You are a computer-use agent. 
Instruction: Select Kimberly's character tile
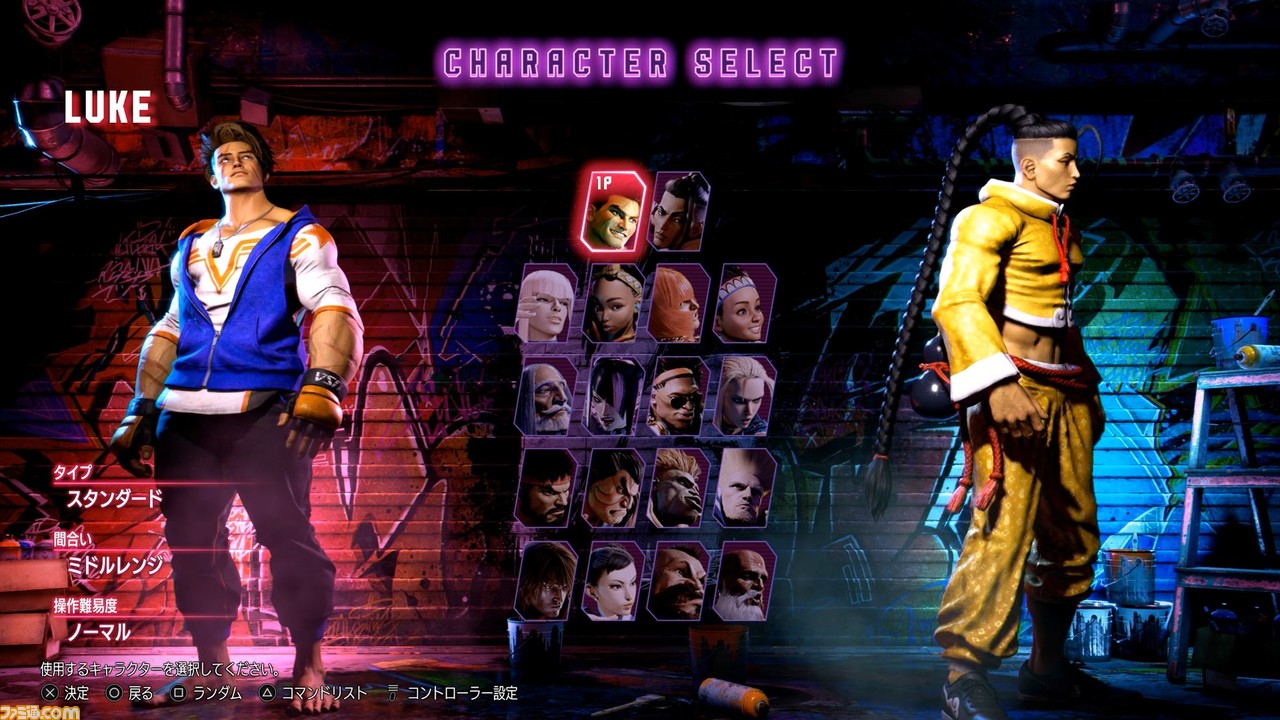[612, 304]
